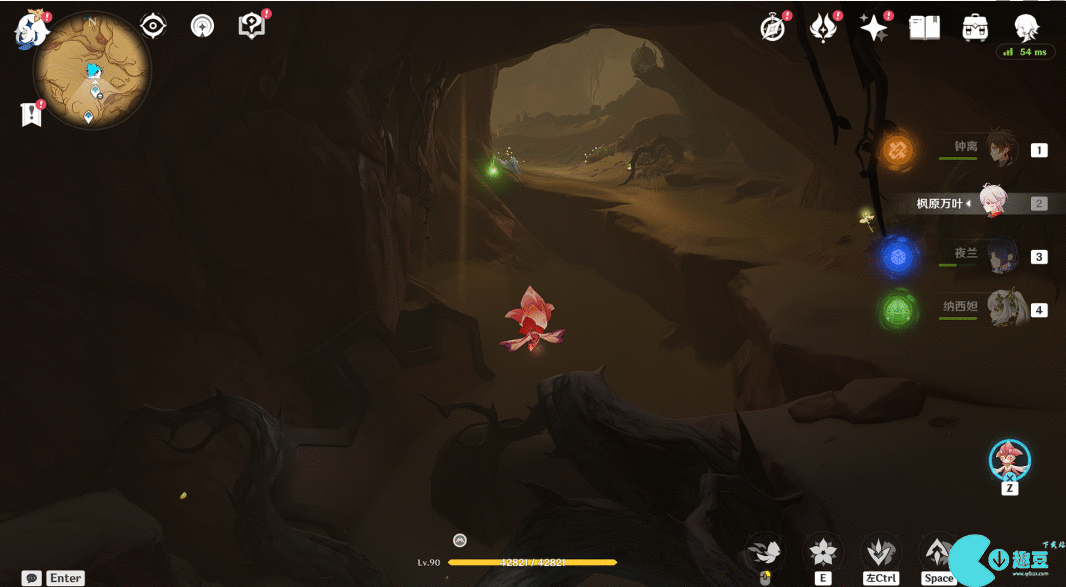Open the wish star icon
The image size is (1066, 587).
tap(874, 28)
